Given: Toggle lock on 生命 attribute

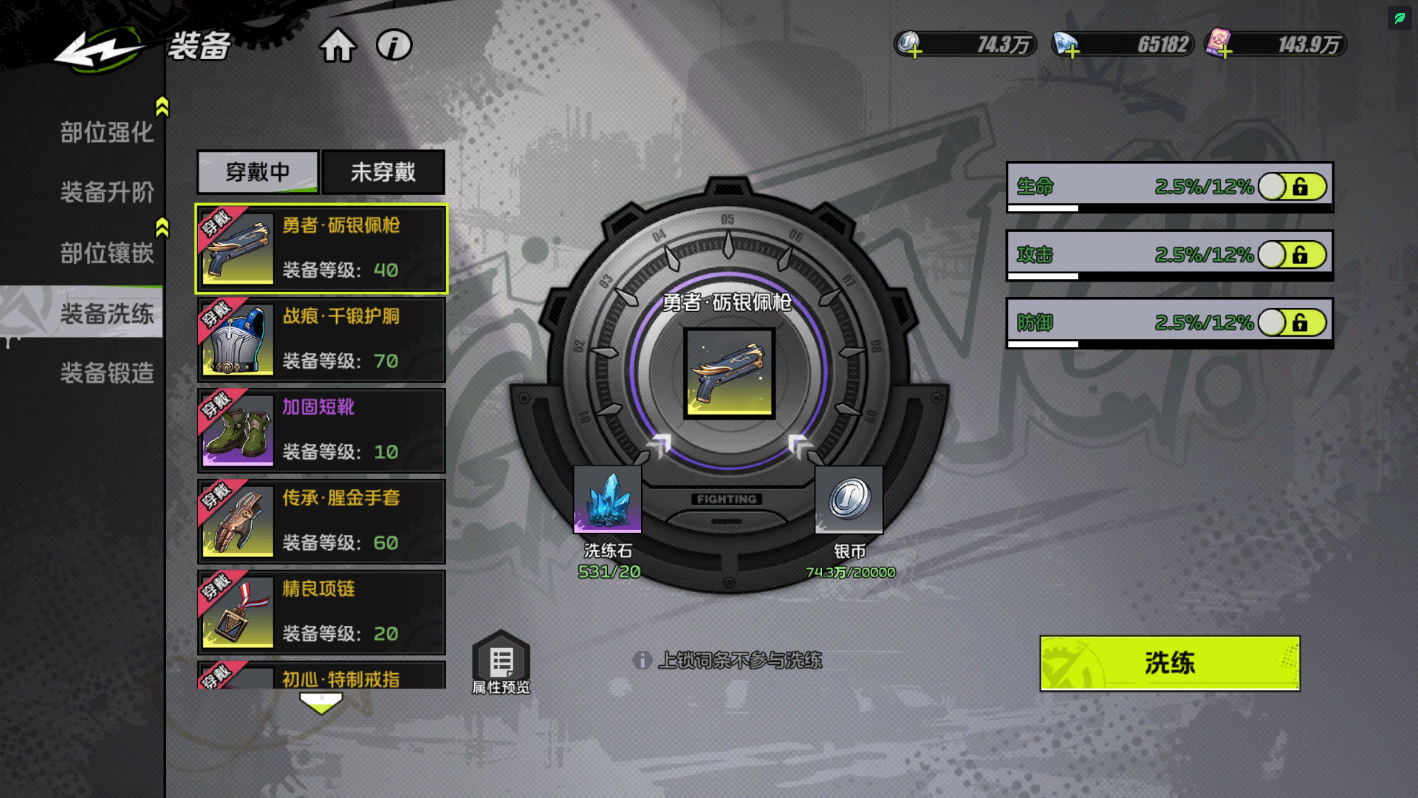Looking at the screenshot, I should (x=1292, y=187).
